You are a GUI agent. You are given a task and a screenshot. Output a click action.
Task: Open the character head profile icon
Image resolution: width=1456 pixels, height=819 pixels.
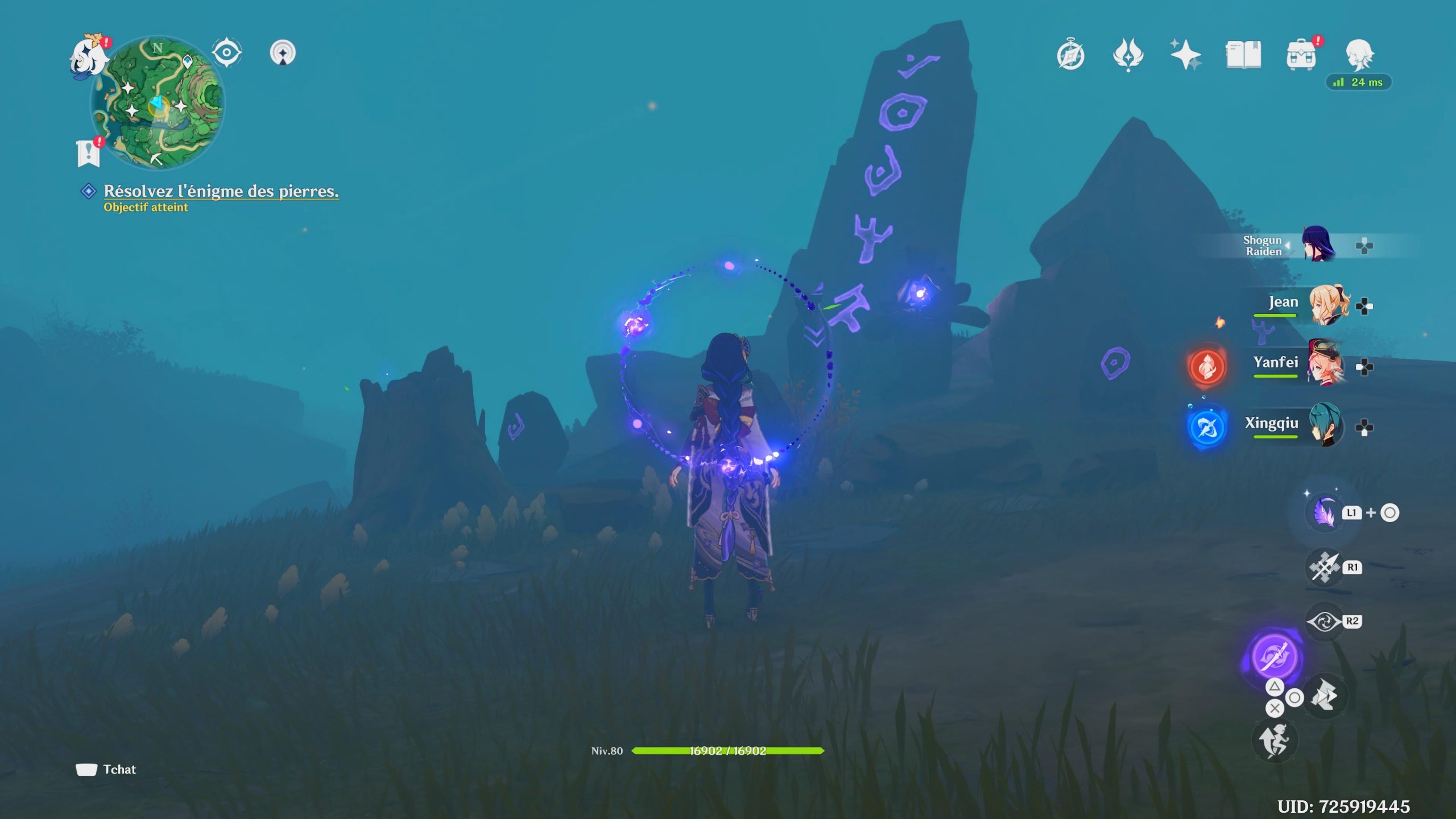click(1359, 55)
